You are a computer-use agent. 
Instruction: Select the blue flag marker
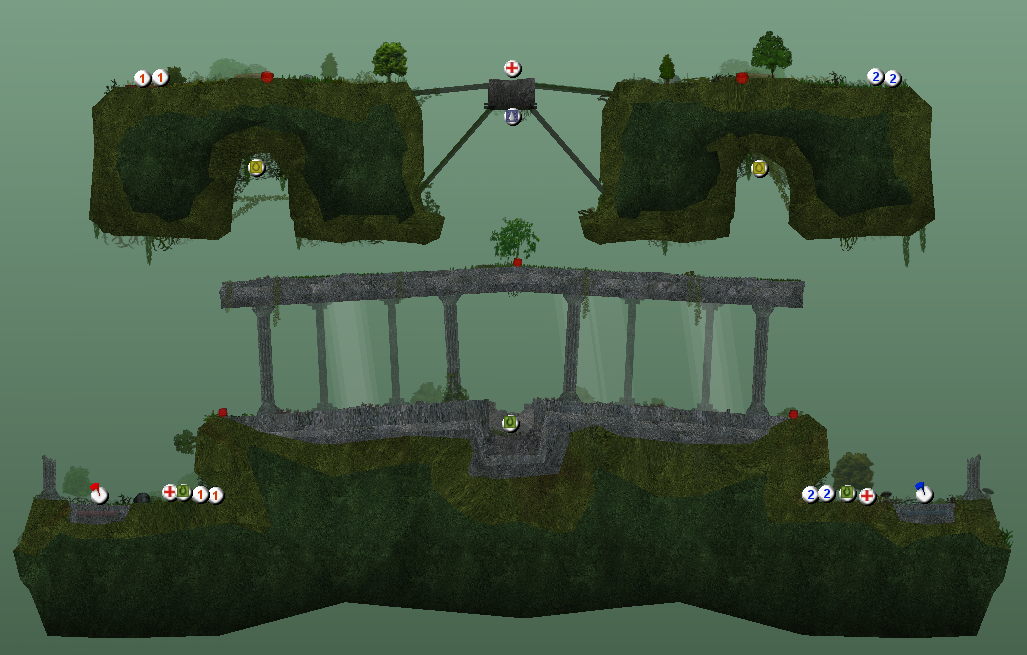[923, 492]
